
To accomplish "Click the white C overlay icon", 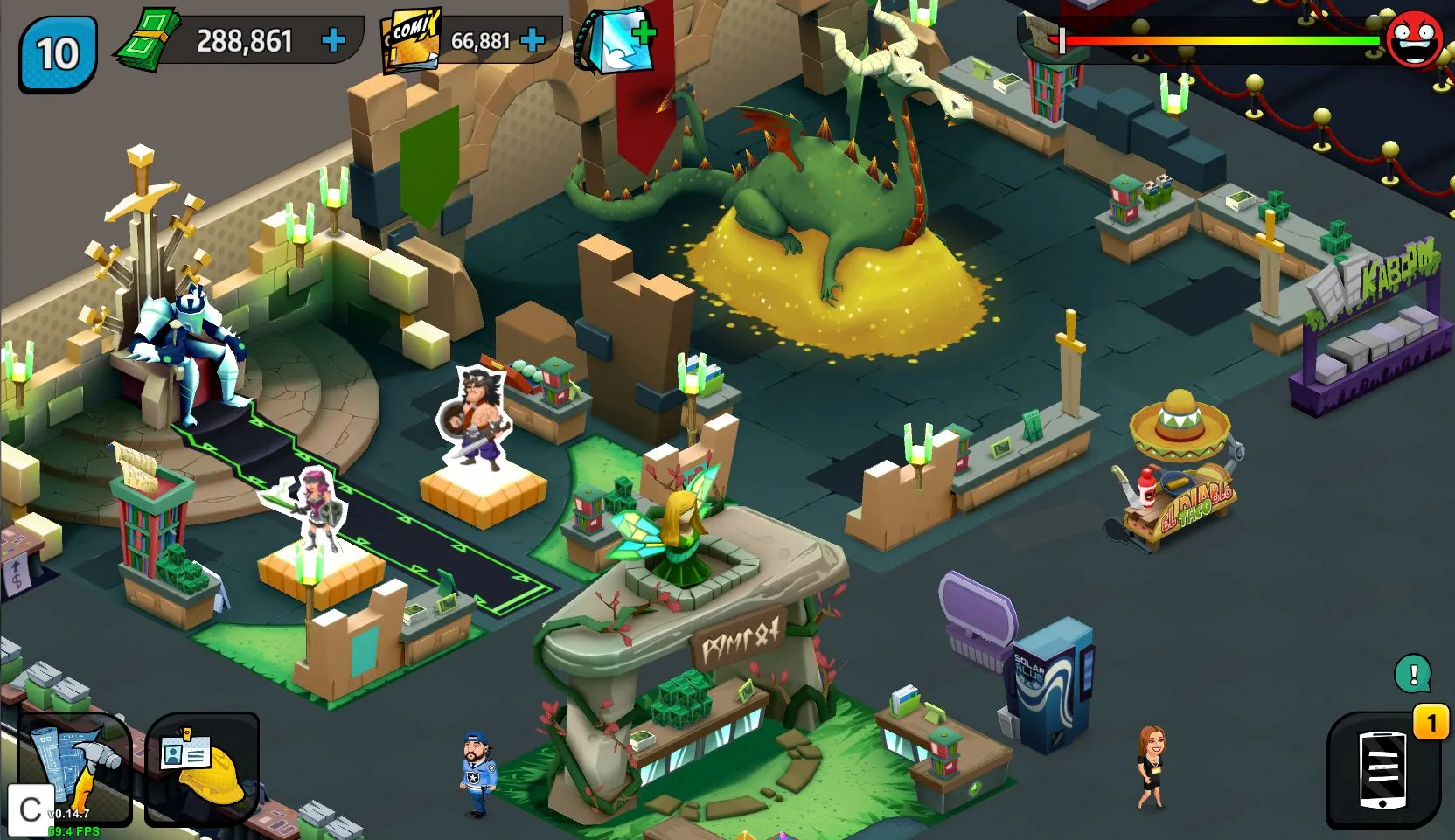I will coord(30,809).
